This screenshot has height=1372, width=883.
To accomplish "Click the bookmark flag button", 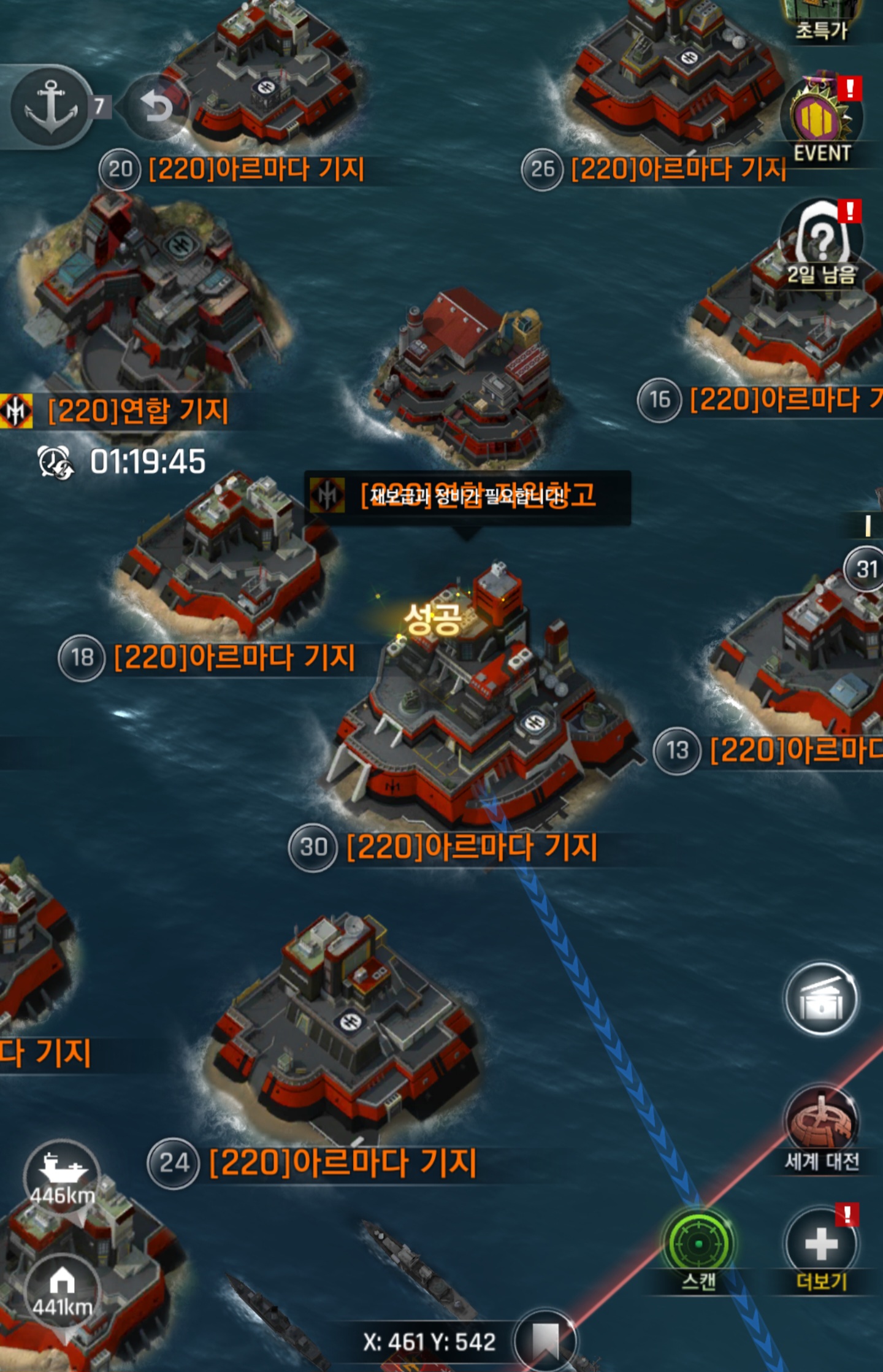I will [545, 1340].
